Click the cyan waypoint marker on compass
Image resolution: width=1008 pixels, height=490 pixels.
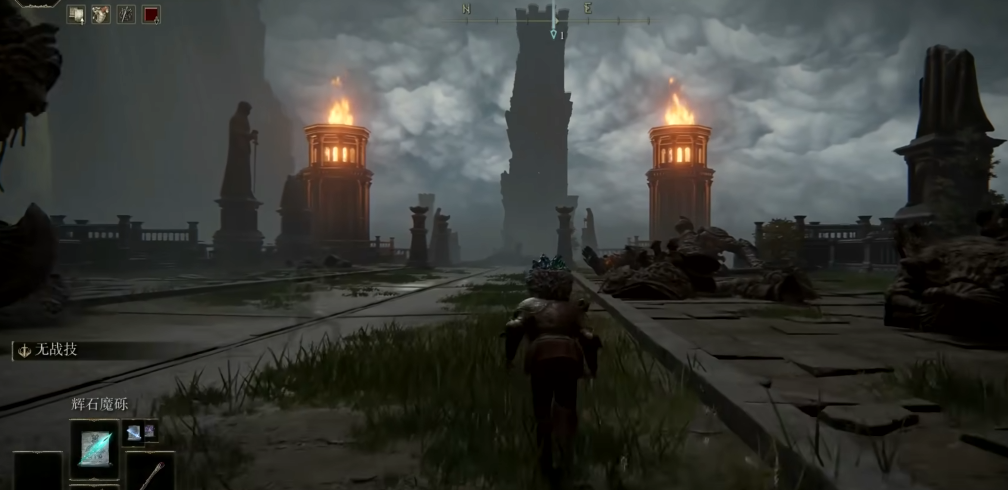click(x=553, y=34)
